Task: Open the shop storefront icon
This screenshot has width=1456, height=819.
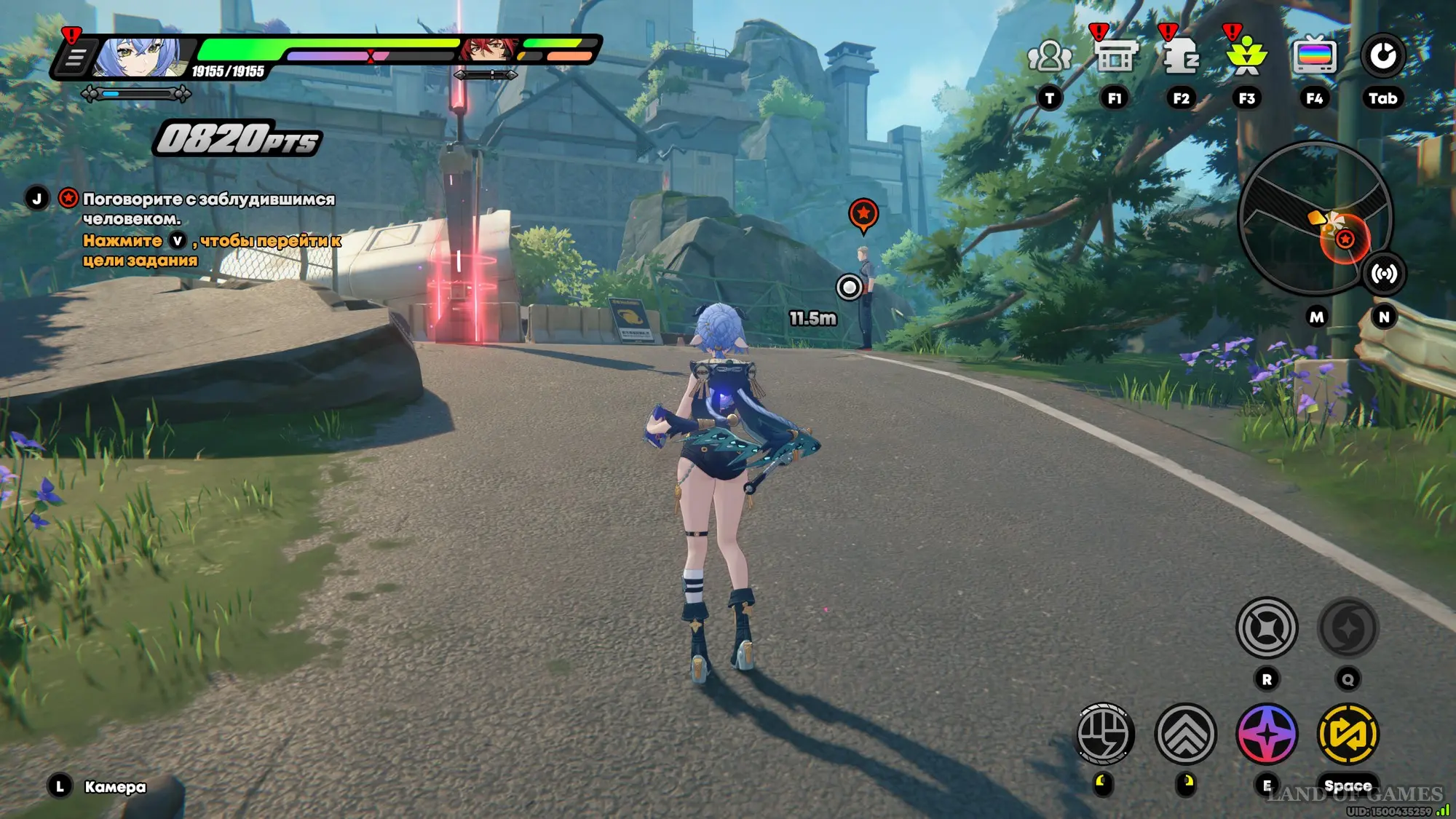Action: click(1115, 56)
